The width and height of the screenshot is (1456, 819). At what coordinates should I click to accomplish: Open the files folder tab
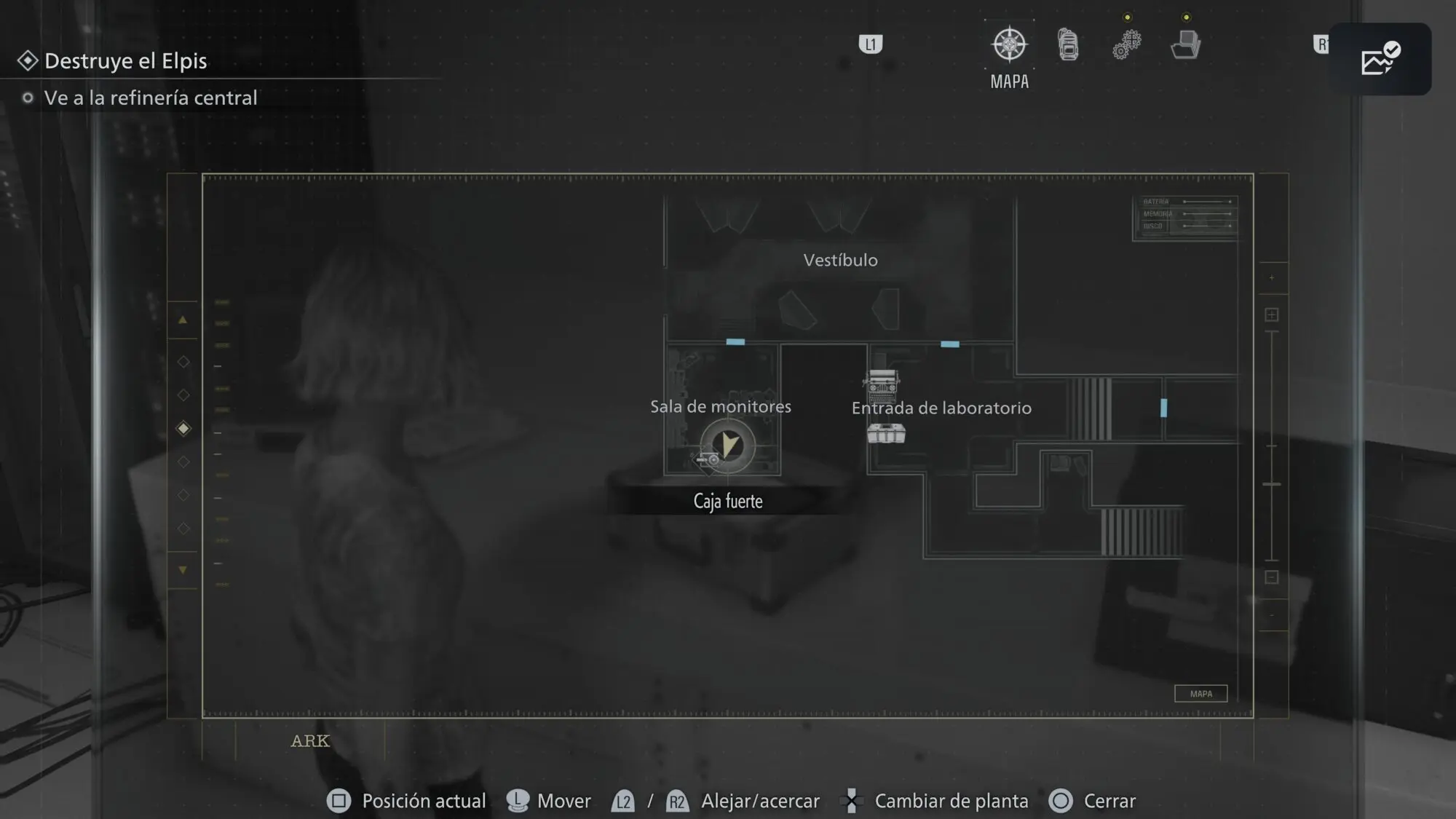point(1185,45)
